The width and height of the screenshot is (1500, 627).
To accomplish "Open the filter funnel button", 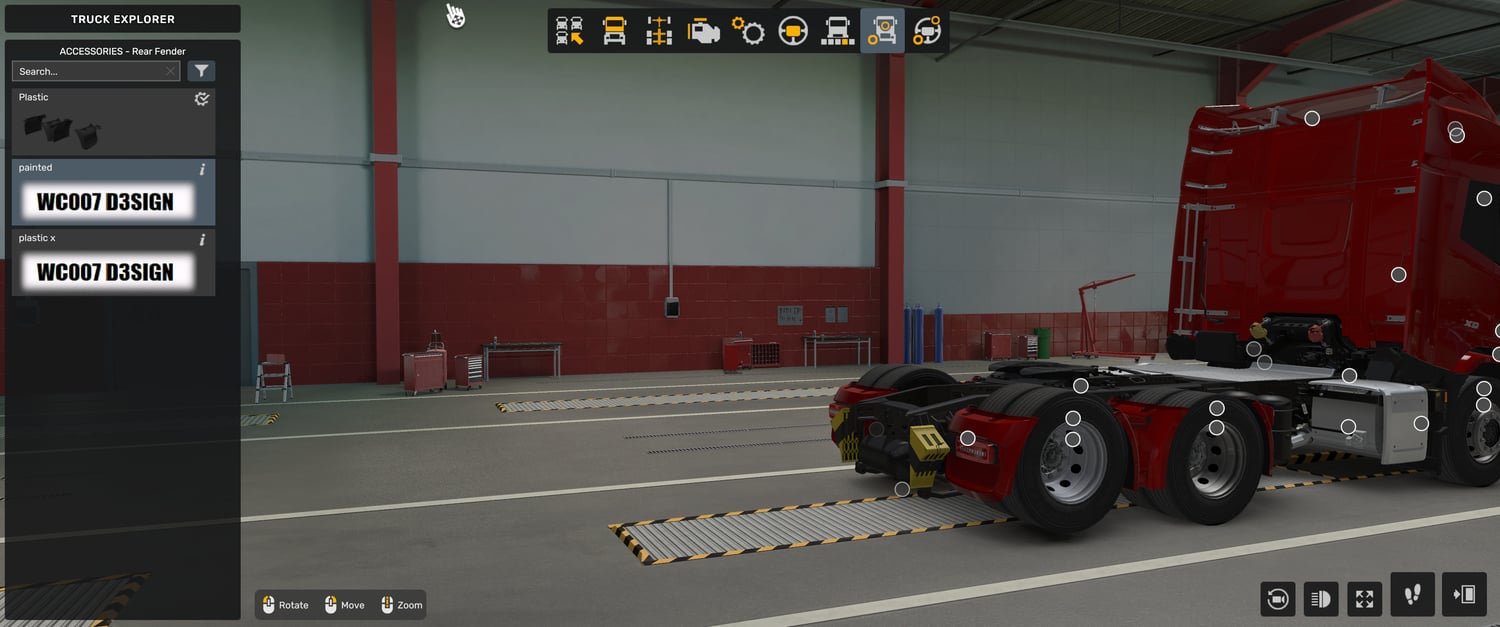I will pyautogui.click(x=202, y=71).
